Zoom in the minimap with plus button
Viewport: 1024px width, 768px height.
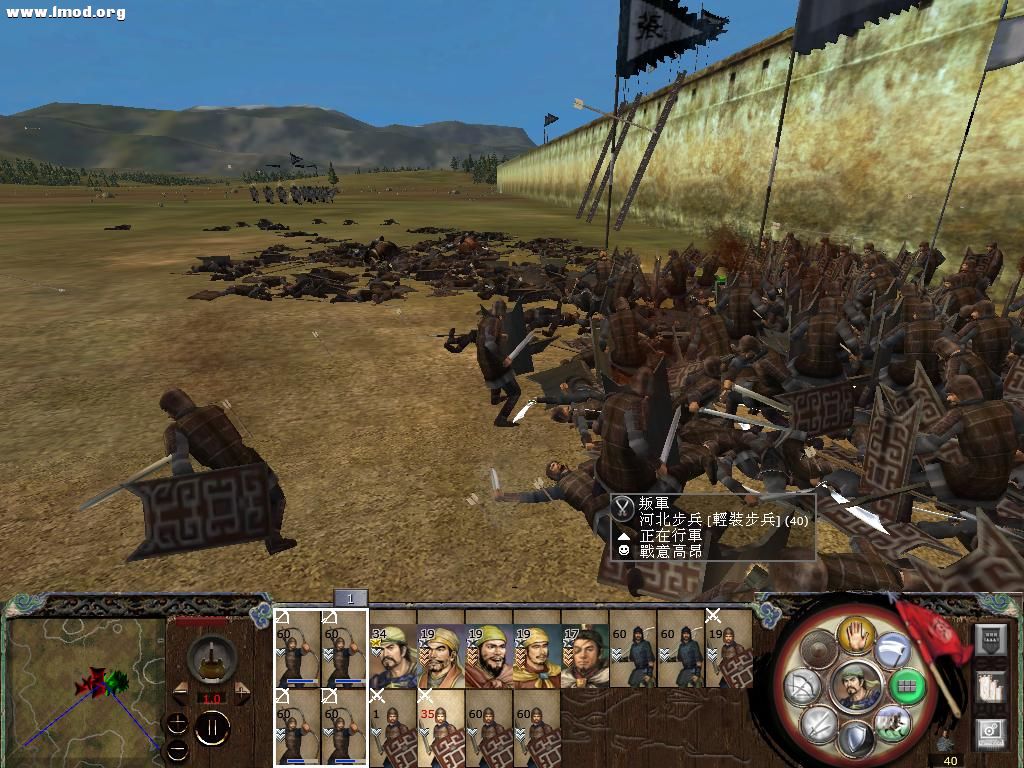click(x=177, y=724)
